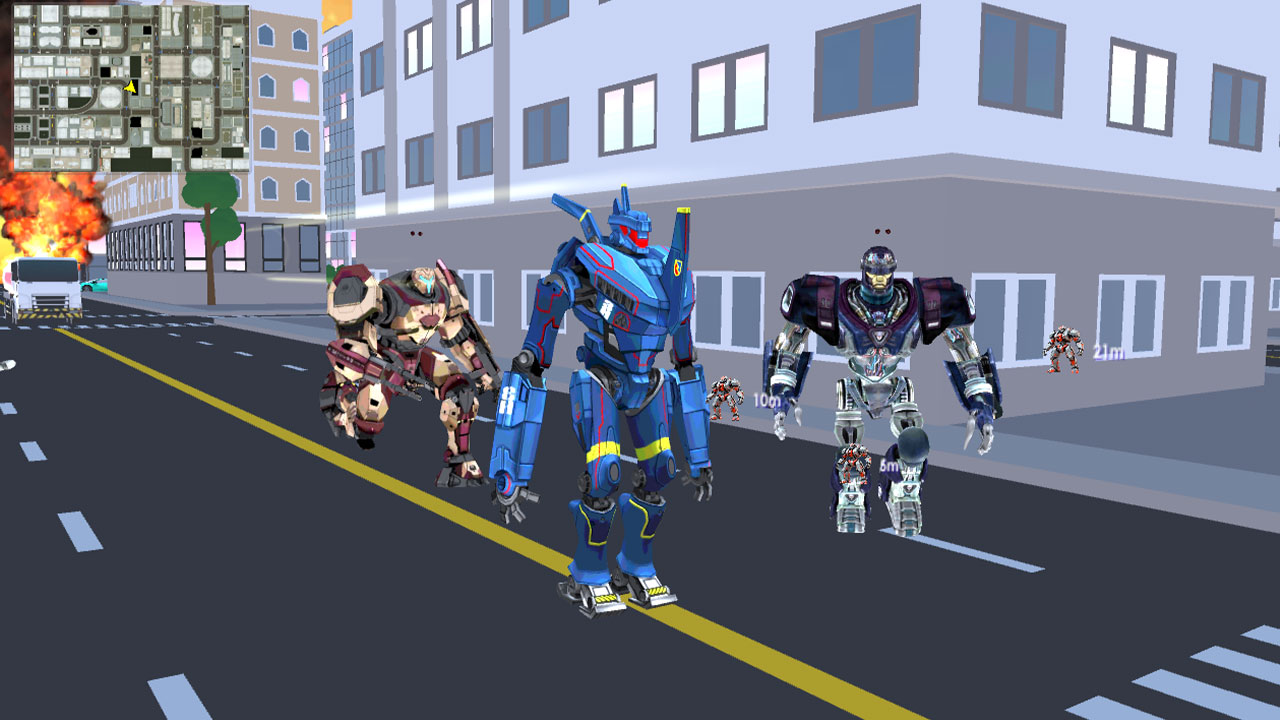The width and height of the screenshot is (1280, 720).
Task: Click the yellow player arrow on the minimap
Action: (132, 86)
